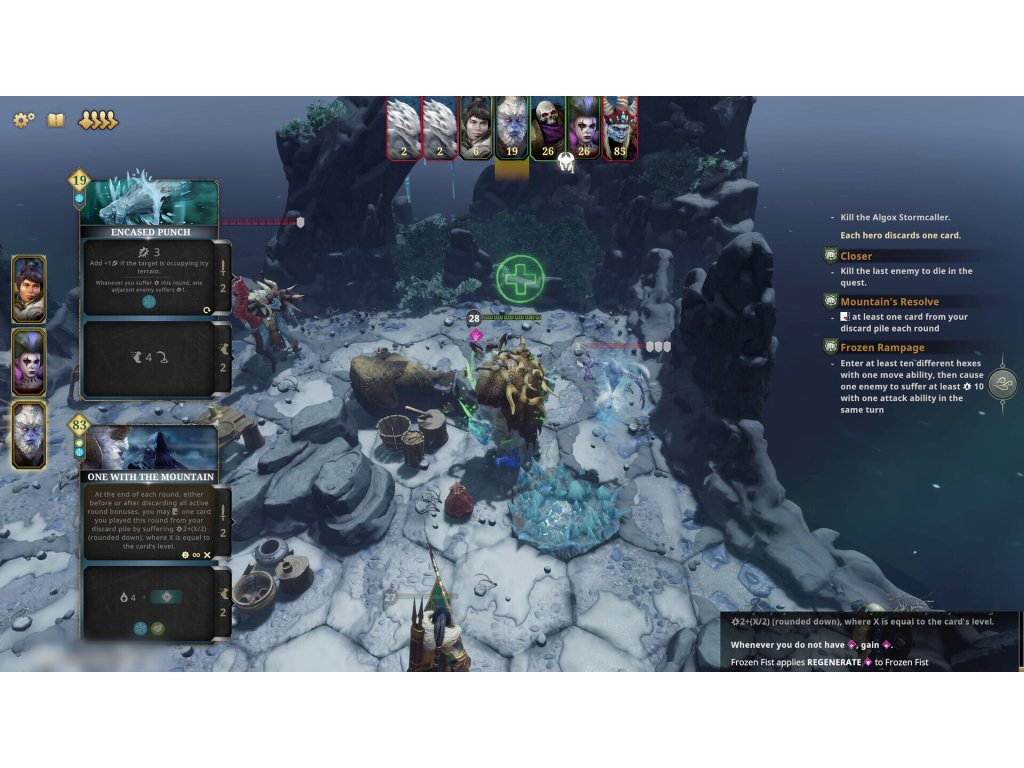Select the purple-haired hero portrait in party list
Image resolution: width=1024 pixels, height=768 pixels.
pos(29,362)
